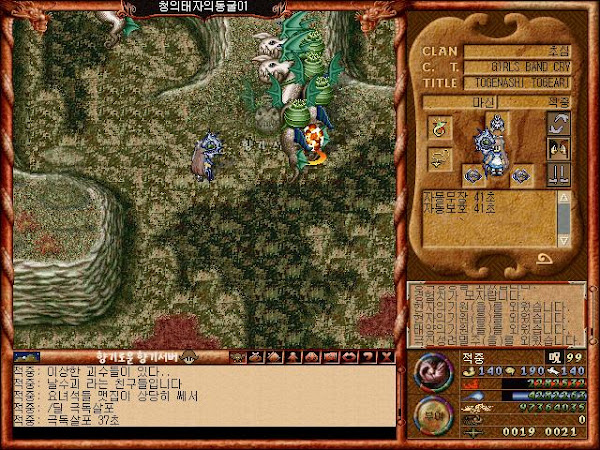Click the round gold button with text
This screenshot has width=600, height=450.
click(433, 412)
